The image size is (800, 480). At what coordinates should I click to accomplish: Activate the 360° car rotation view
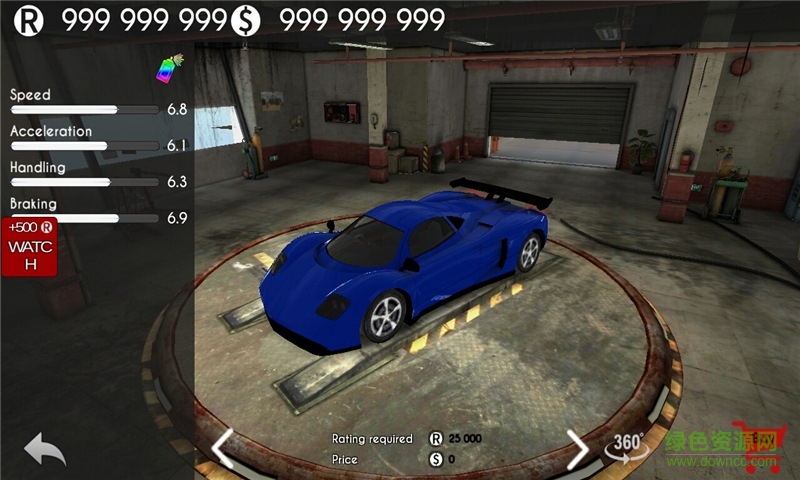pos(629,447)
